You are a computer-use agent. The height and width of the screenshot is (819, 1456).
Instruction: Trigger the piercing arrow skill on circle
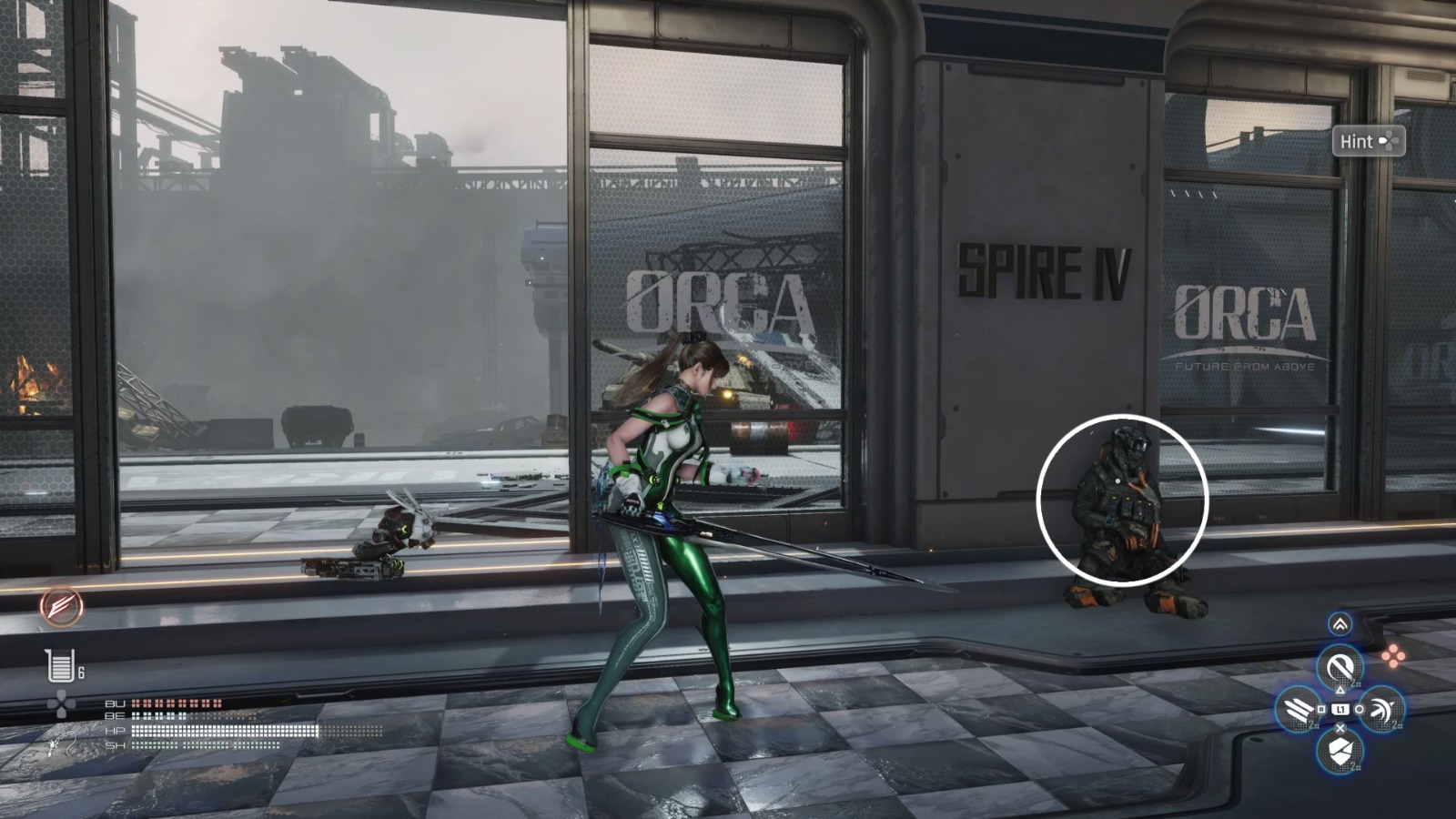coord(1381,710)
